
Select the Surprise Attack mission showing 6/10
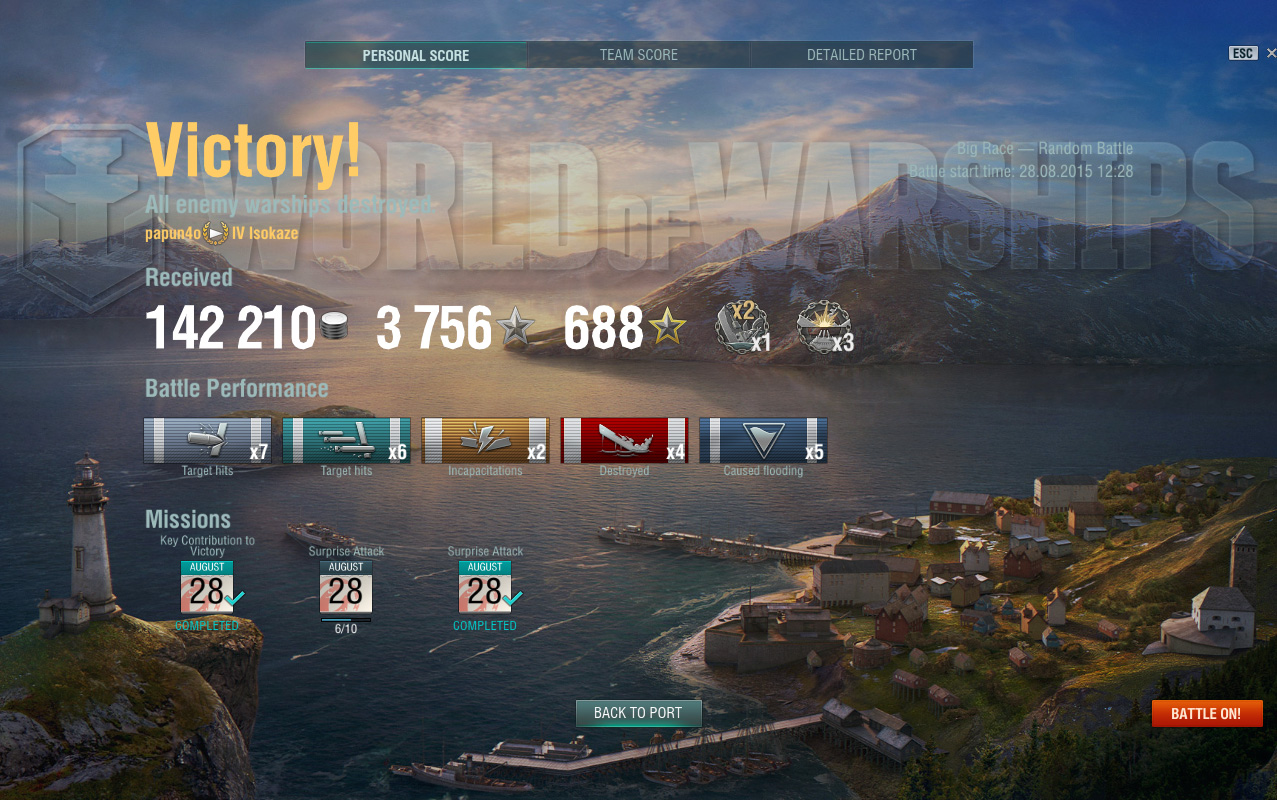[x=346, y=587]
